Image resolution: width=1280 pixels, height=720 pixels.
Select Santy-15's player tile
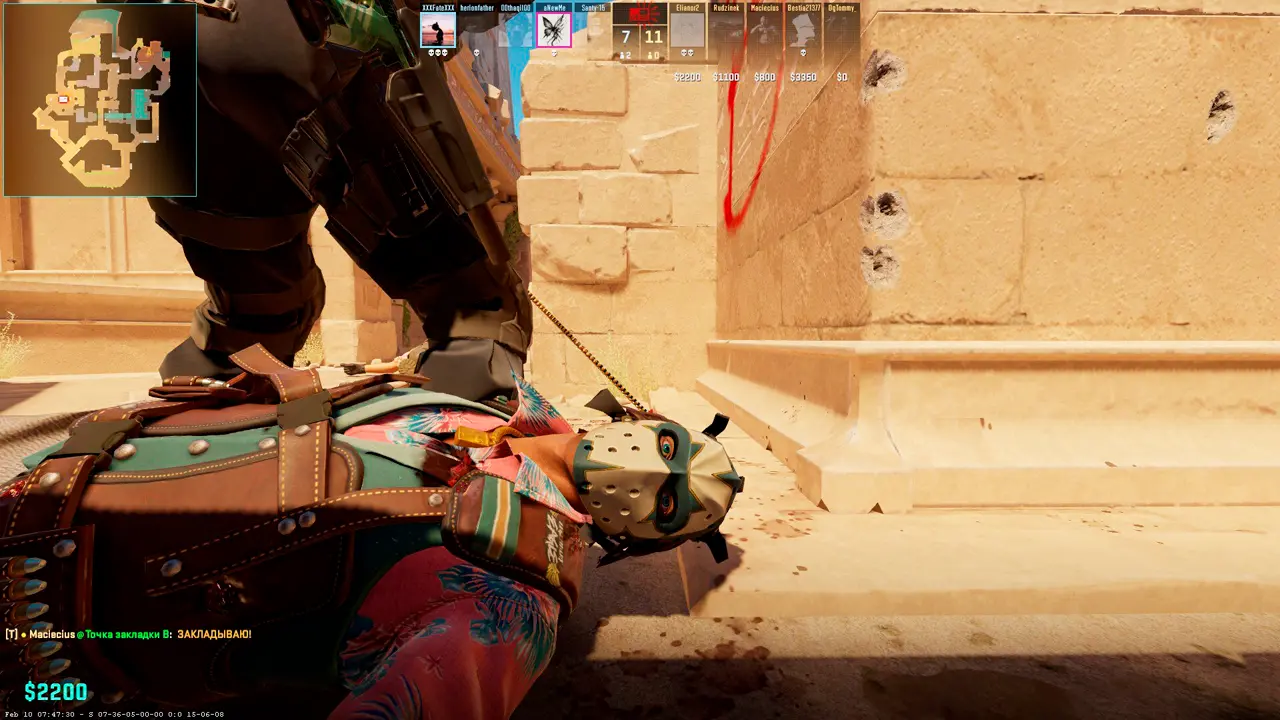click(x=592, y=30)
